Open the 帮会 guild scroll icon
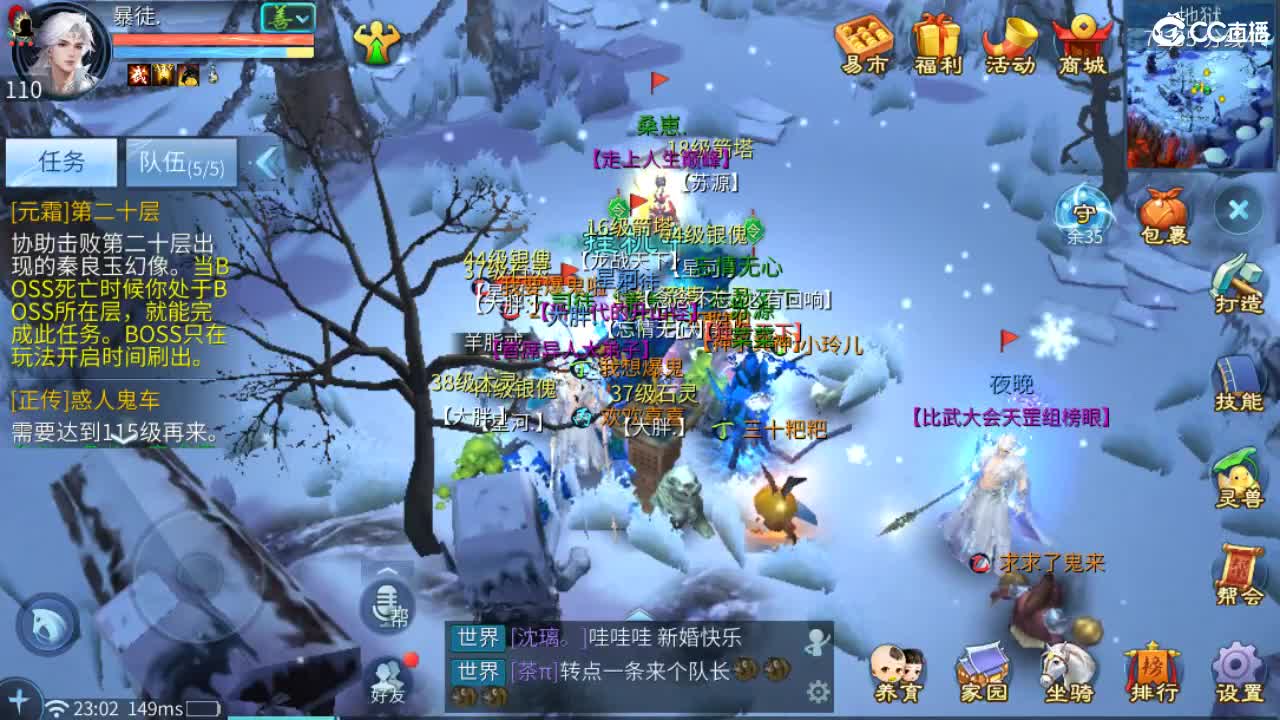 click(1238, 565)
